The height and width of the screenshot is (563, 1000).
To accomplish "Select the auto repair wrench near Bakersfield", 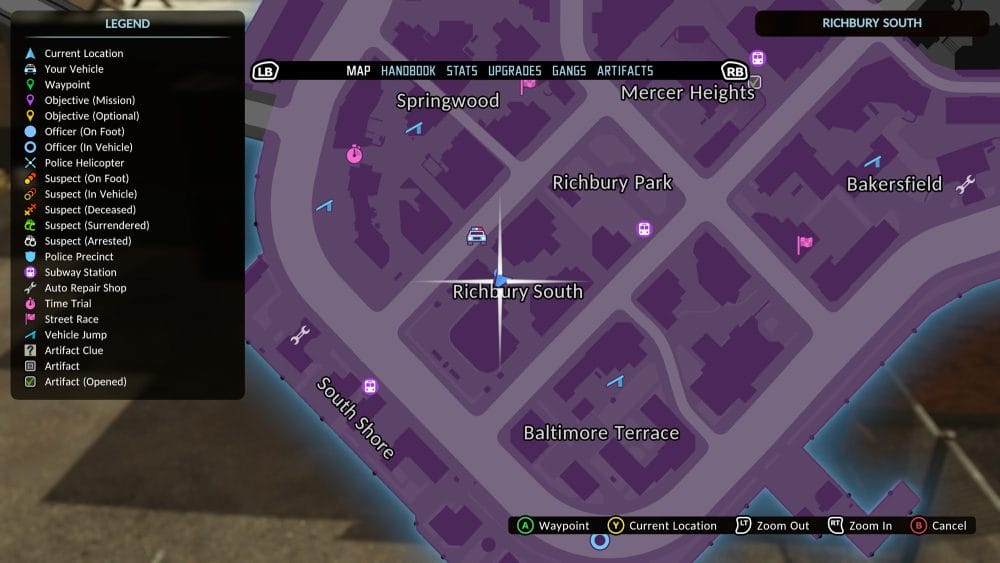I will point(965,184).
